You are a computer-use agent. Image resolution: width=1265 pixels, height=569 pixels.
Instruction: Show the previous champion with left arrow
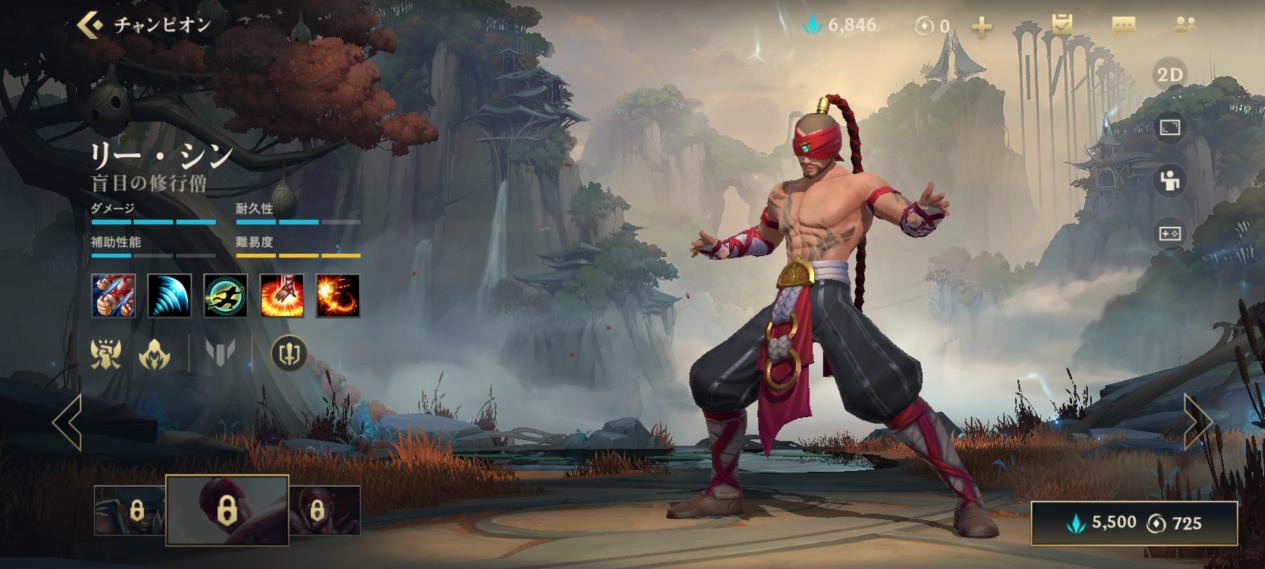(x=67, y=422)
